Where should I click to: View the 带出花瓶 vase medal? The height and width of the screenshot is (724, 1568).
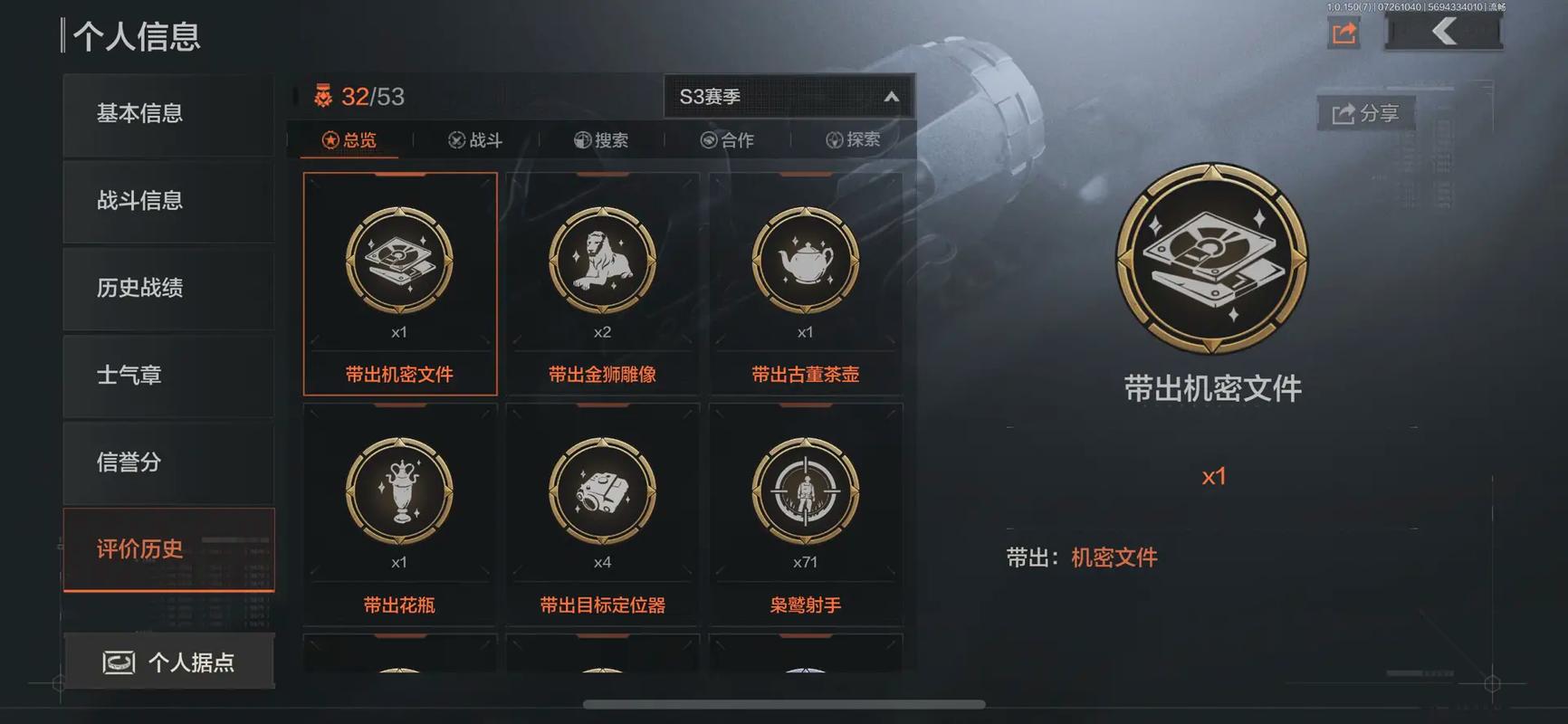coord(398,493)
